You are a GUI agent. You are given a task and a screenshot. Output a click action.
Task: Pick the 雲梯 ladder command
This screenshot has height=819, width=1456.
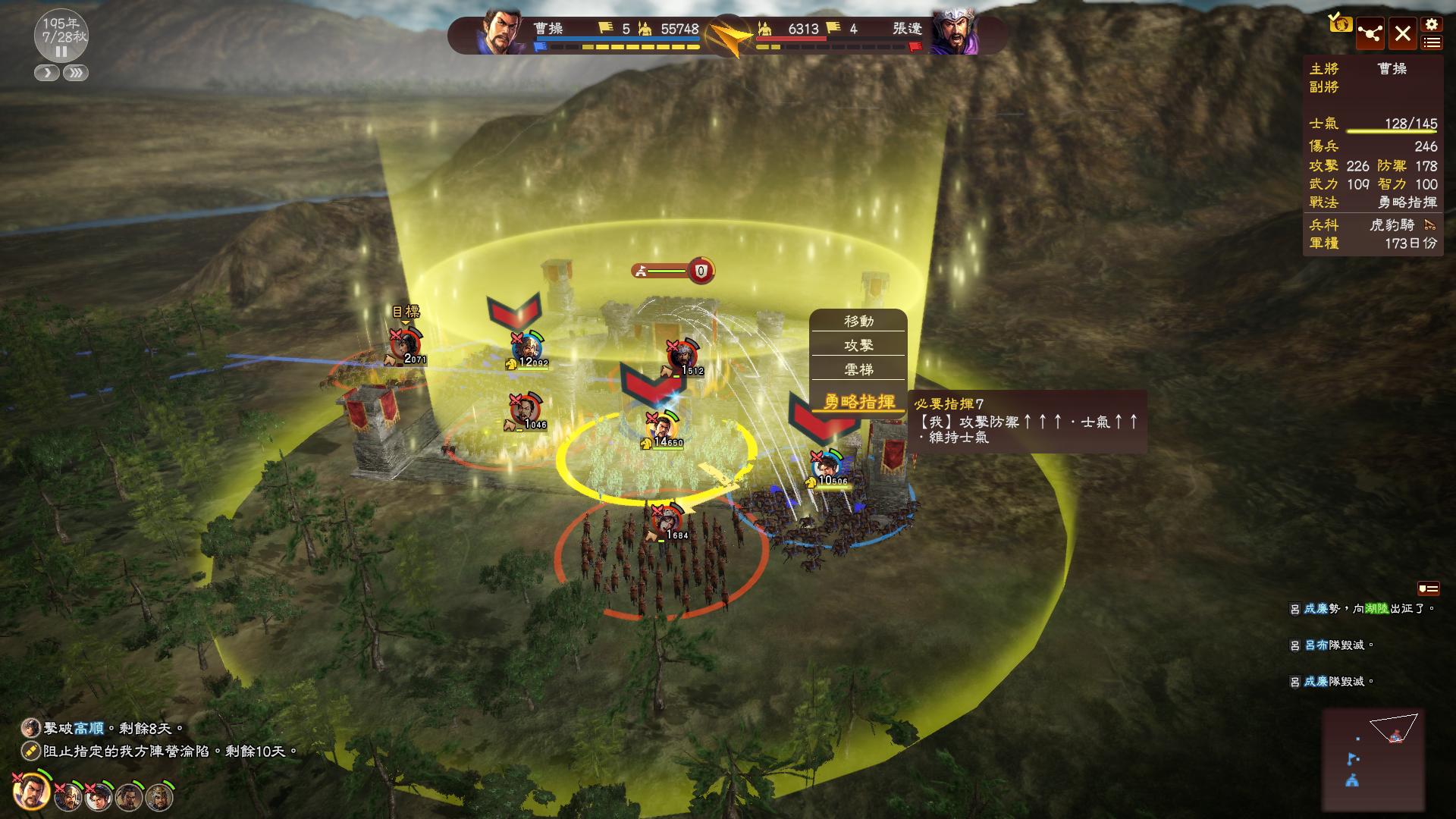click(858, 370)
